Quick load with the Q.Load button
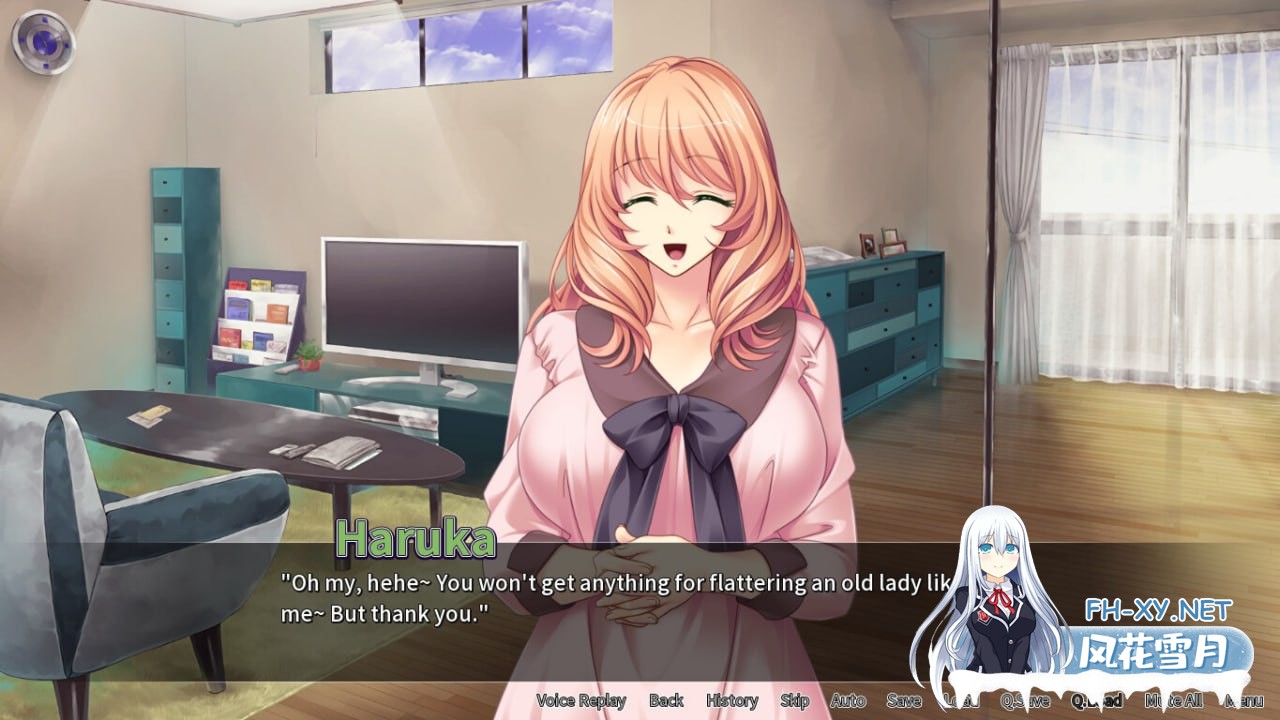This screenshot has width=1280, height=720. click(1093, 701)
